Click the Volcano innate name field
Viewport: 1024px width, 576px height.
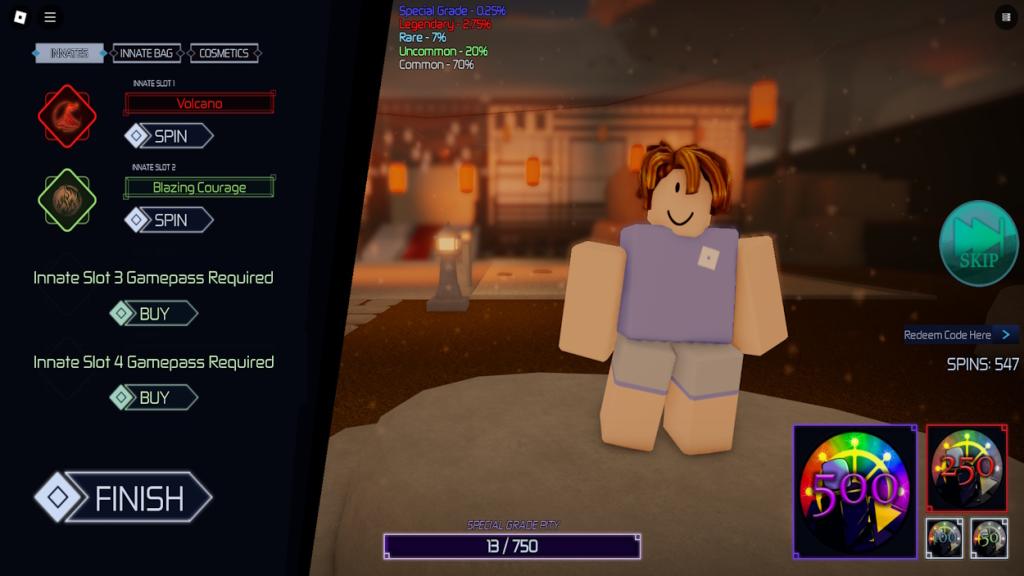pos(199,103)
